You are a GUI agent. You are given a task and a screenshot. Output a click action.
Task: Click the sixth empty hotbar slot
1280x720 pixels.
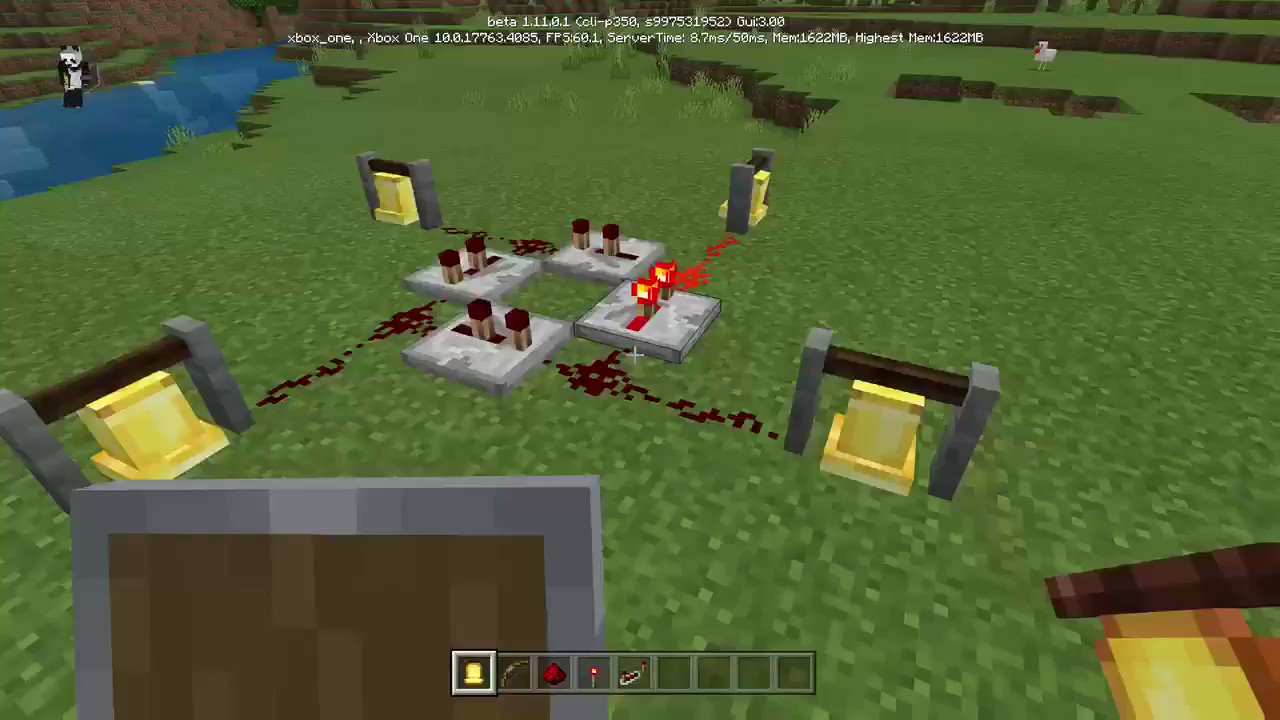[674, 673]
